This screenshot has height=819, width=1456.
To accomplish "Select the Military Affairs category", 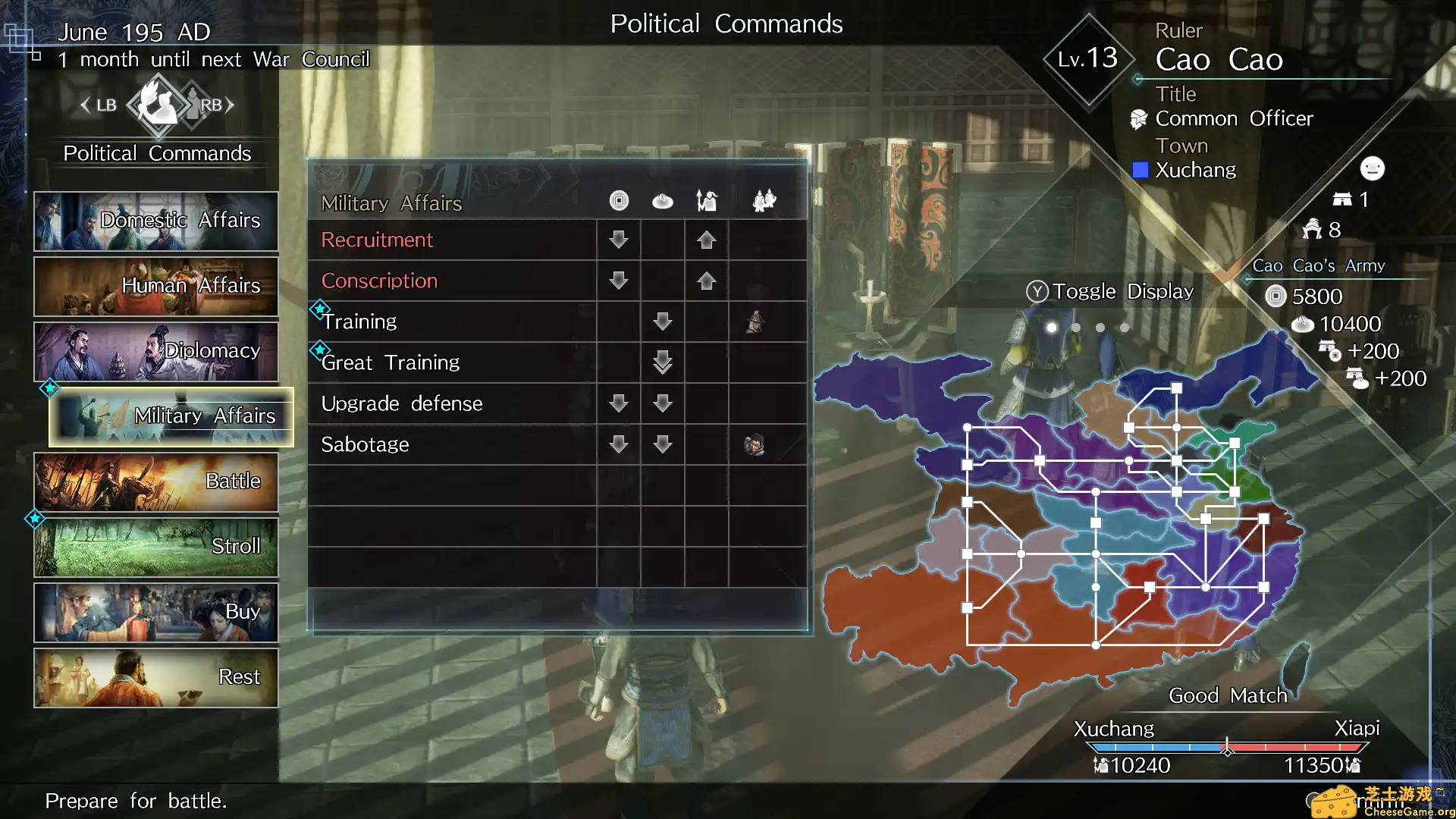I will pyautogui.click(x=171, y=416).
